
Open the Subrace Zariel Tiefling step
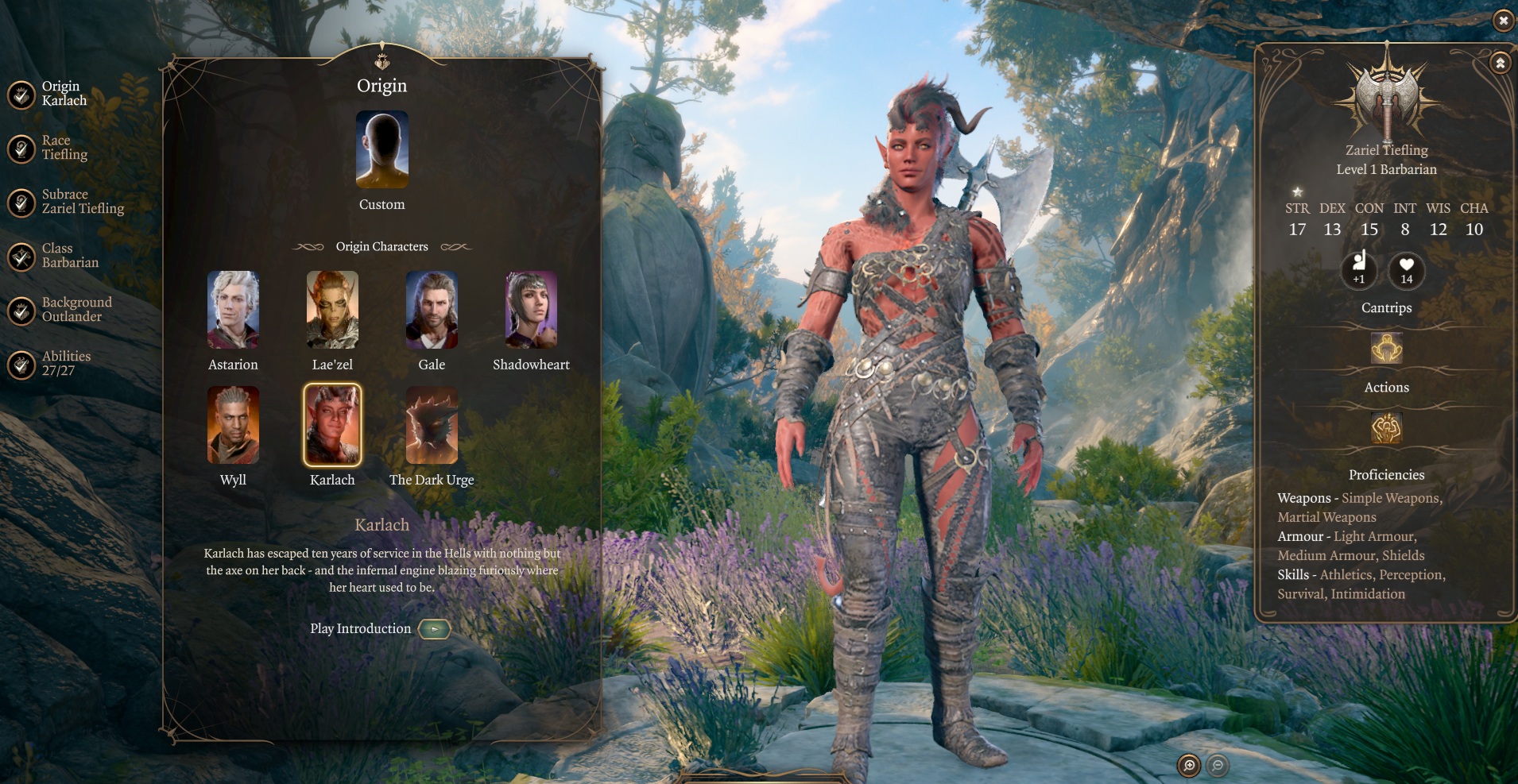coord(64,202)
